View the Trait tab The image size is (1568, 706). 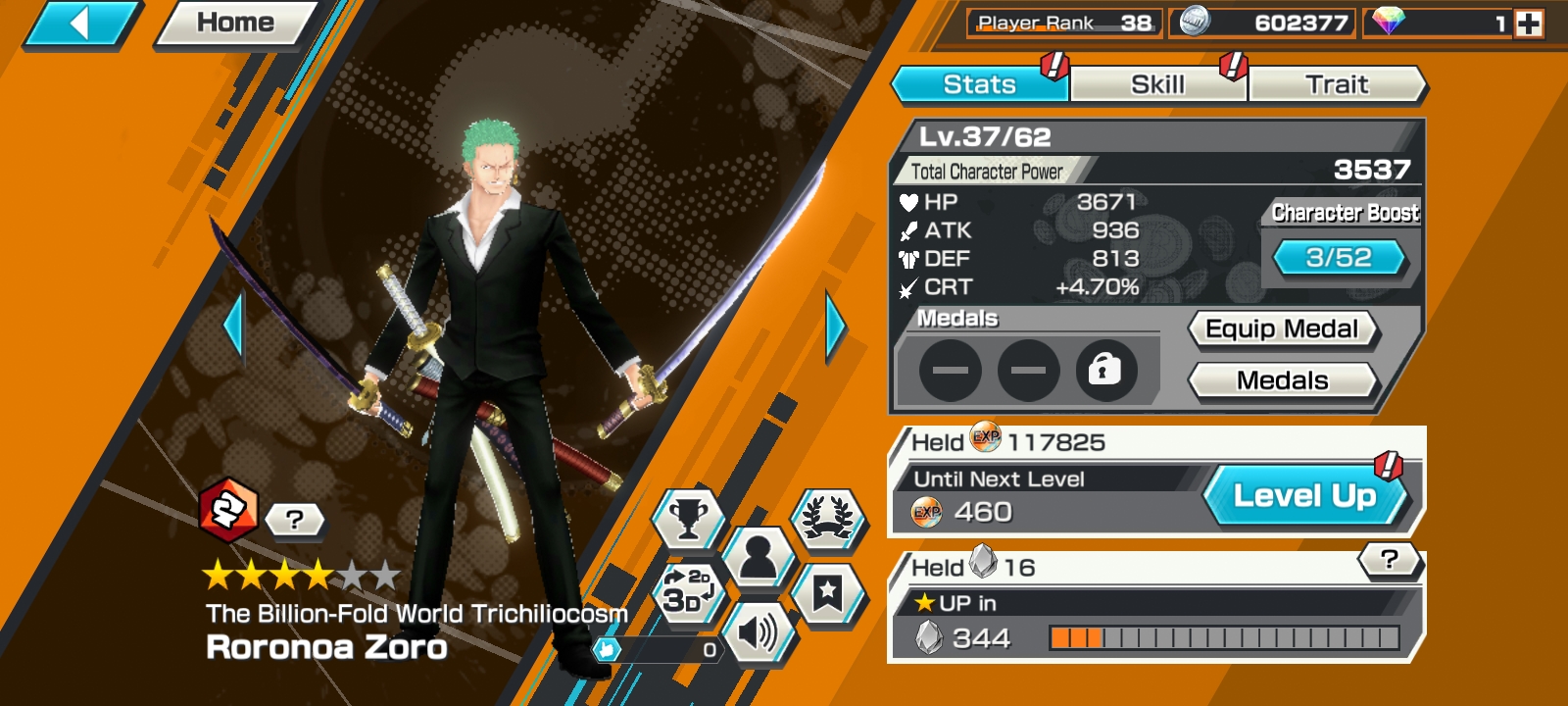1336,85
